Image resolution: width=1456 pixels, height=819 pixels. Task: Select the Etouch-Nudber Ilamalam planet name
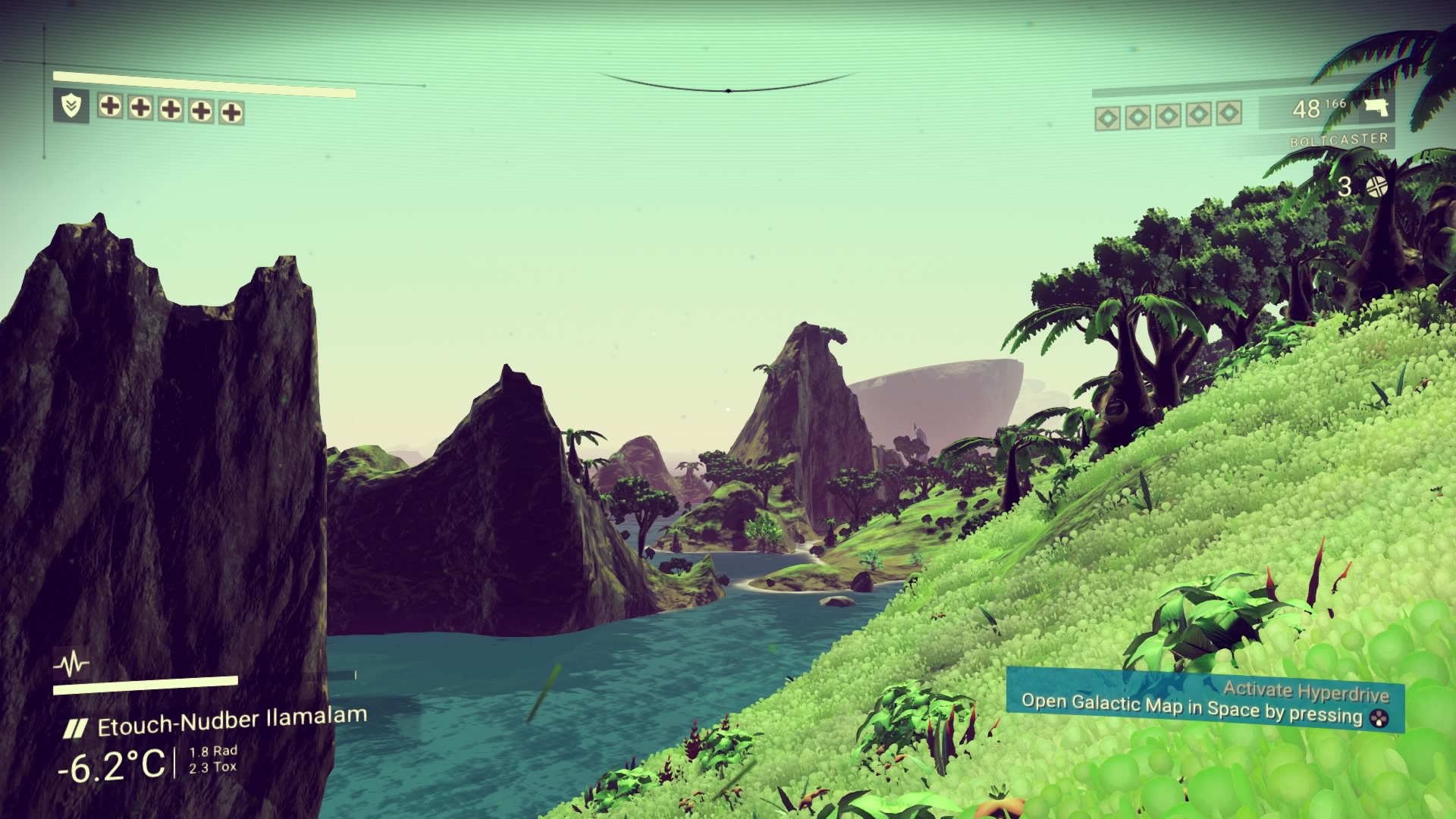231,721
